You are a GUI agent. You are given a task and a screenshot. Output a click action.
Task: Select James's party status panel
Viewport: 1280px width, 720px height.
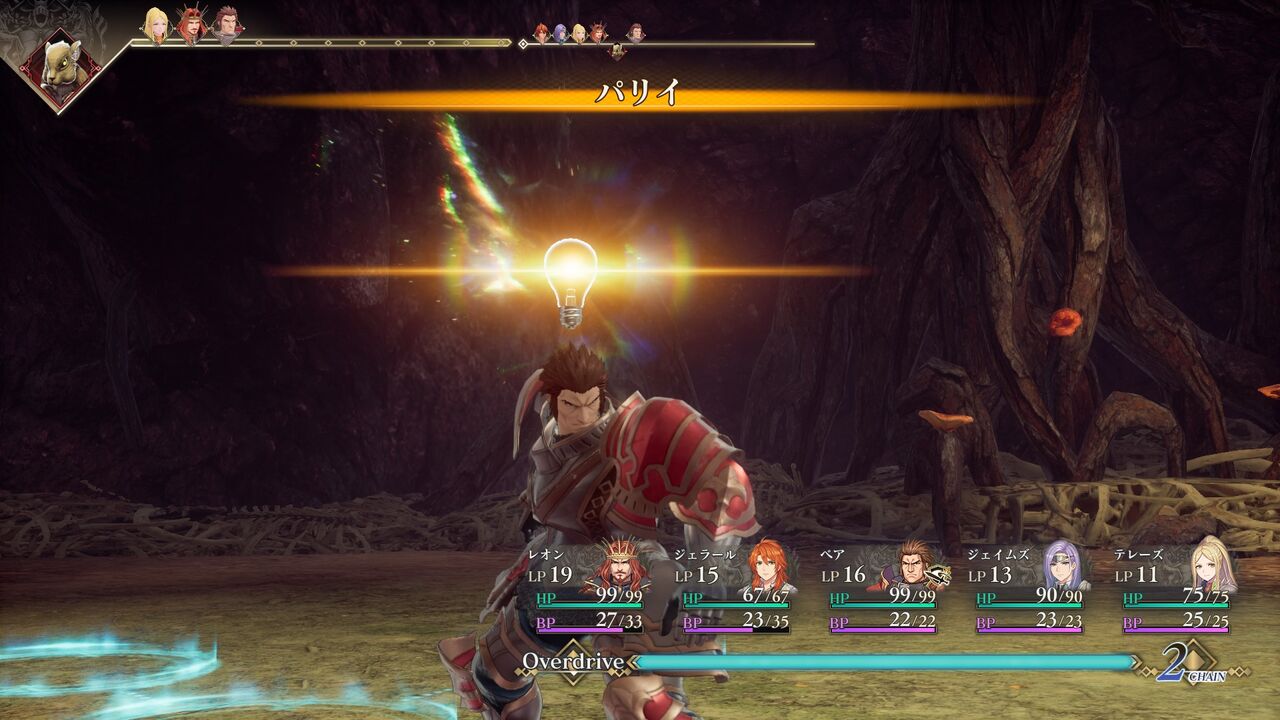pyautogui.click(x=1031, y=590)
